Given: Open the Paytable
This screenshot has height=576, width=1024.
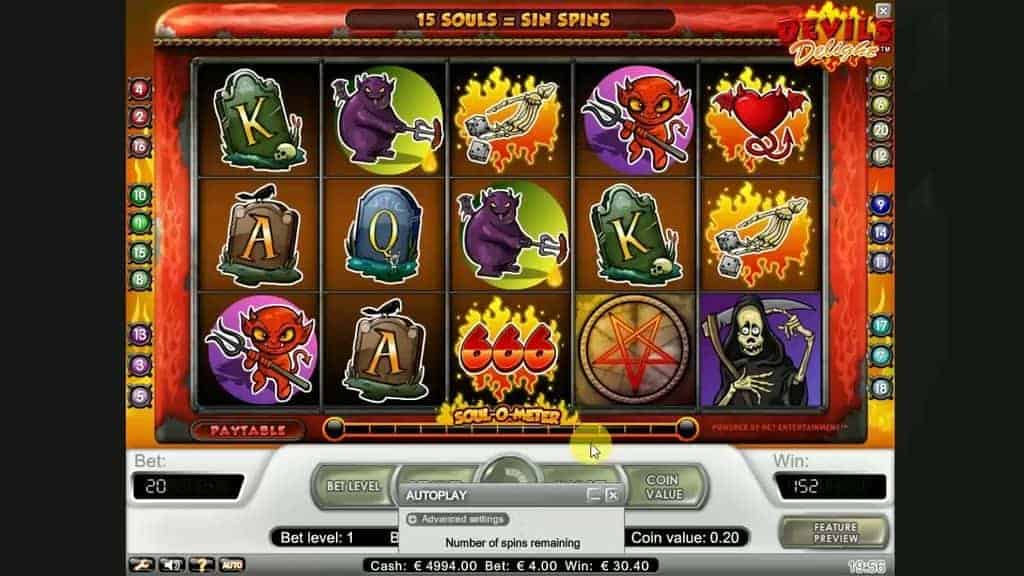Looking at the screenshot, I should [246, 430].
